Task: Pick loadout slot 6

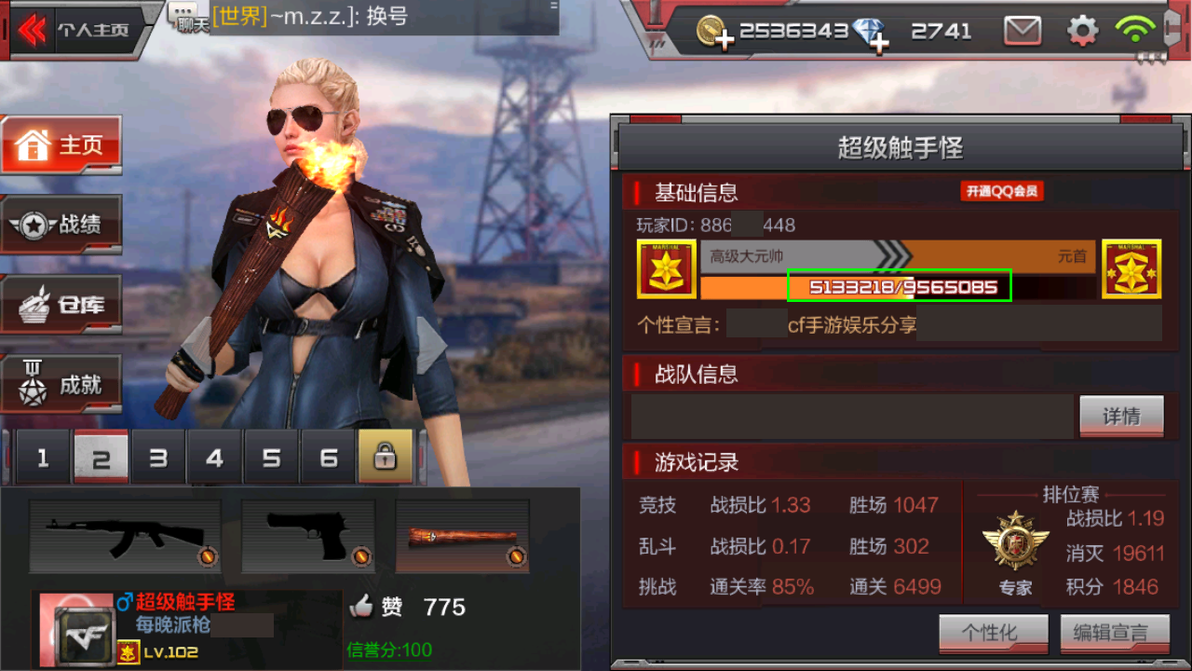Action: tap(328, 458)
